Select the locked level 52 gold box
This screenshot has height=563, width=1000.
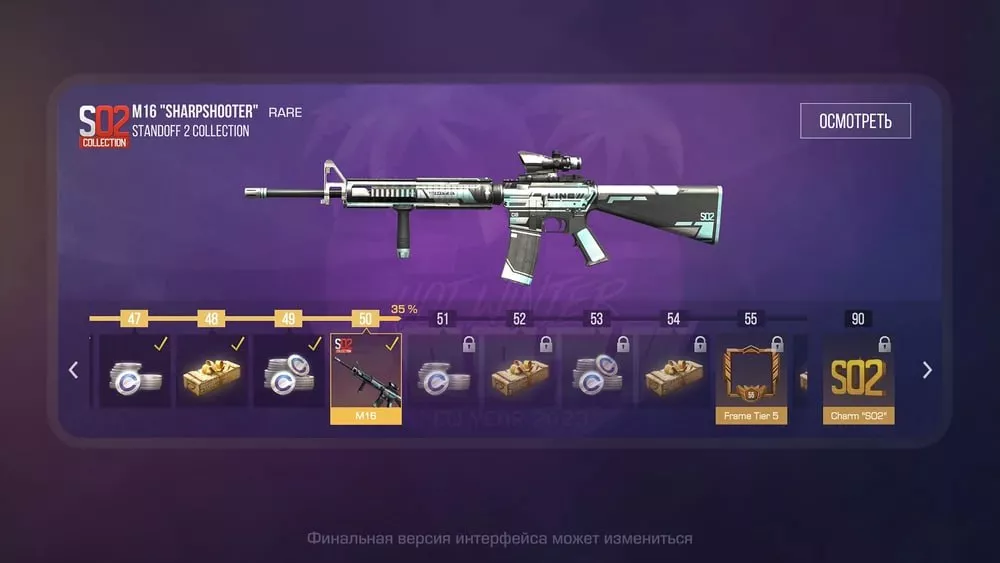click(x=520, y=371)
